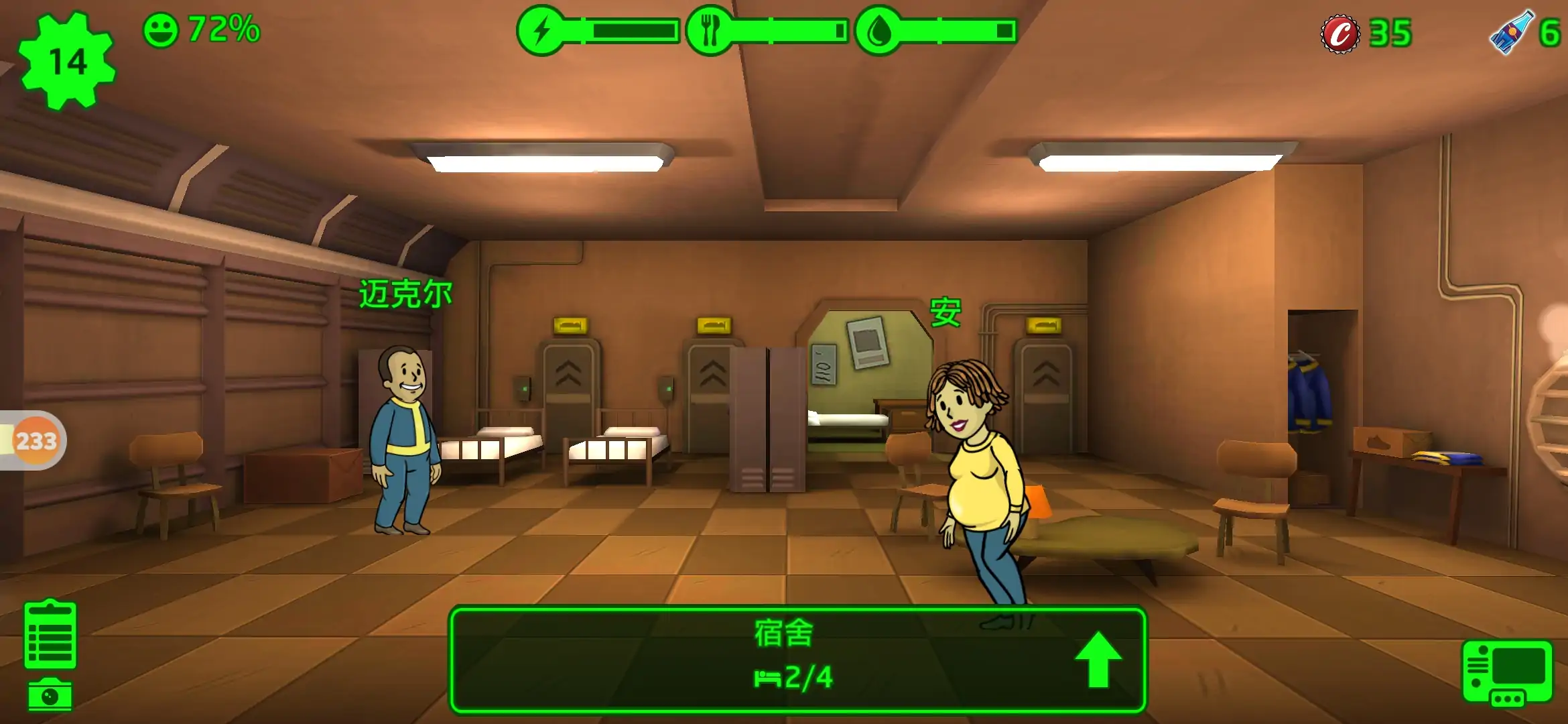Take a screenshot with the camera icon
This screenshot has width=1568, height=724.
[50, 695]
